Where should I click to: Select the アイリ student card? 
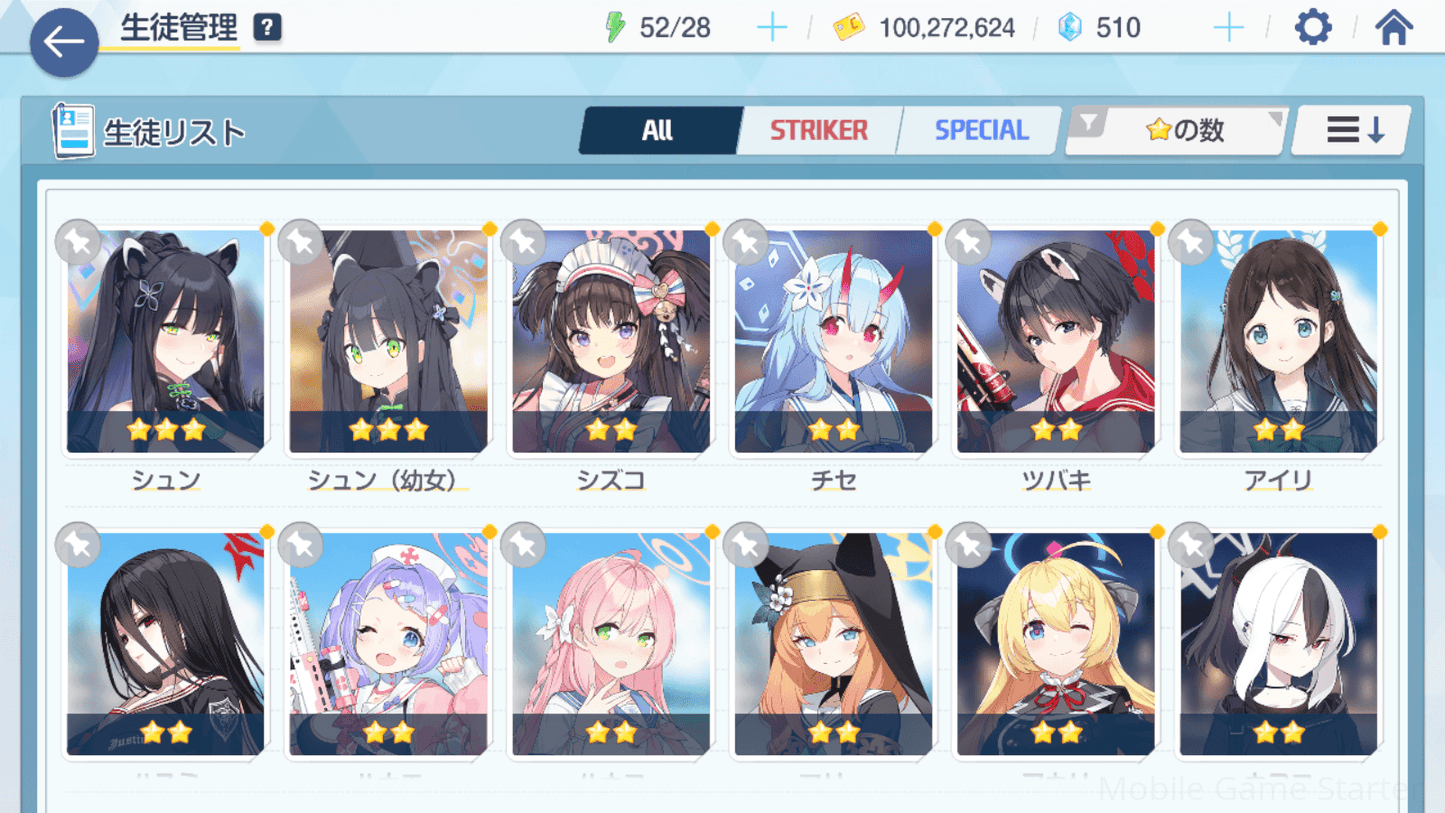tap(1278, 342)
